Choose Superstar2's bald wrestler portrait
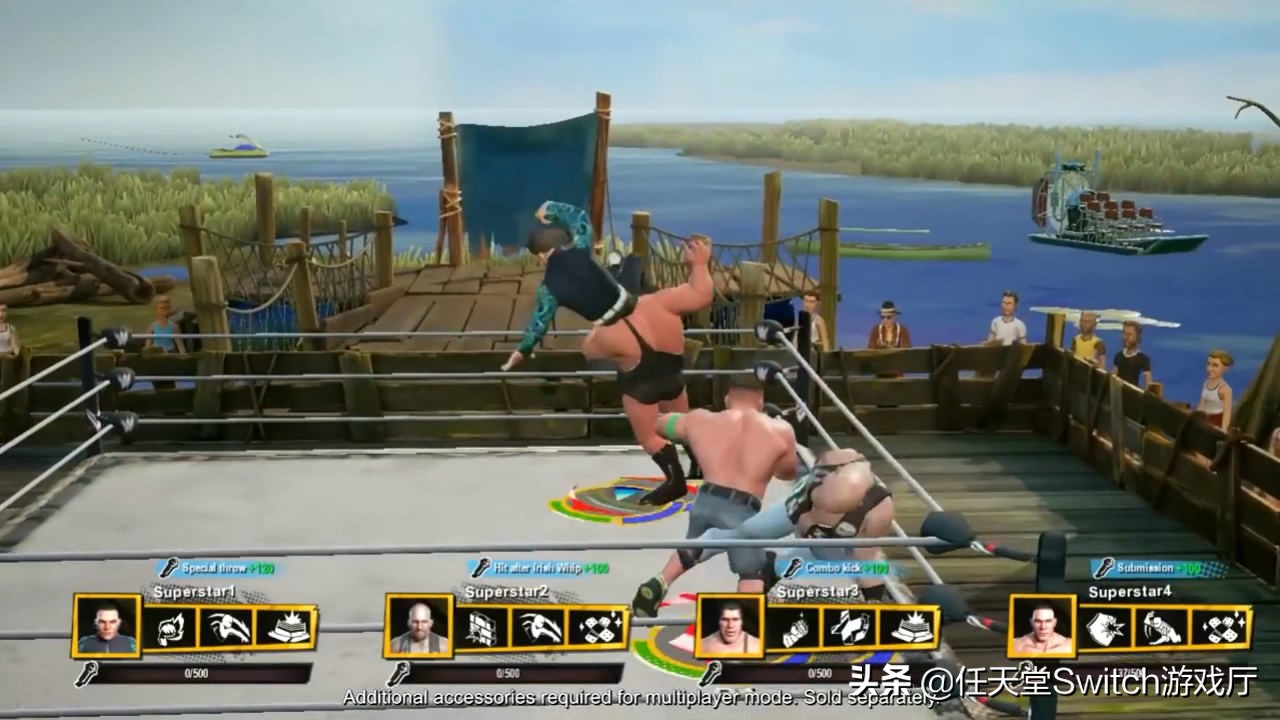Image resolution: width=1280 pixels, height=720 pixels. click(x=418, y=627)
